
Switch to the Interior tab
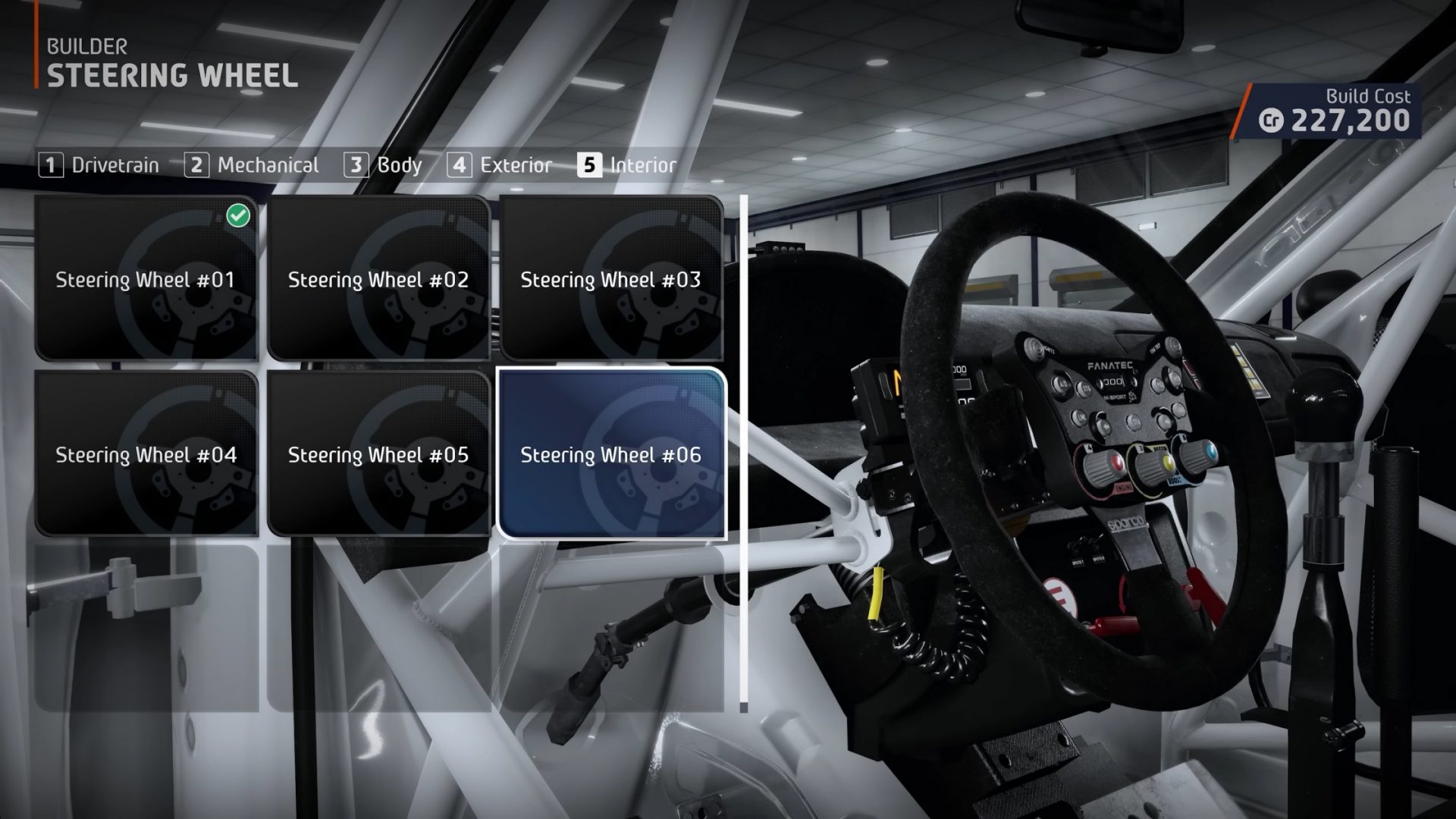point(644,165)
